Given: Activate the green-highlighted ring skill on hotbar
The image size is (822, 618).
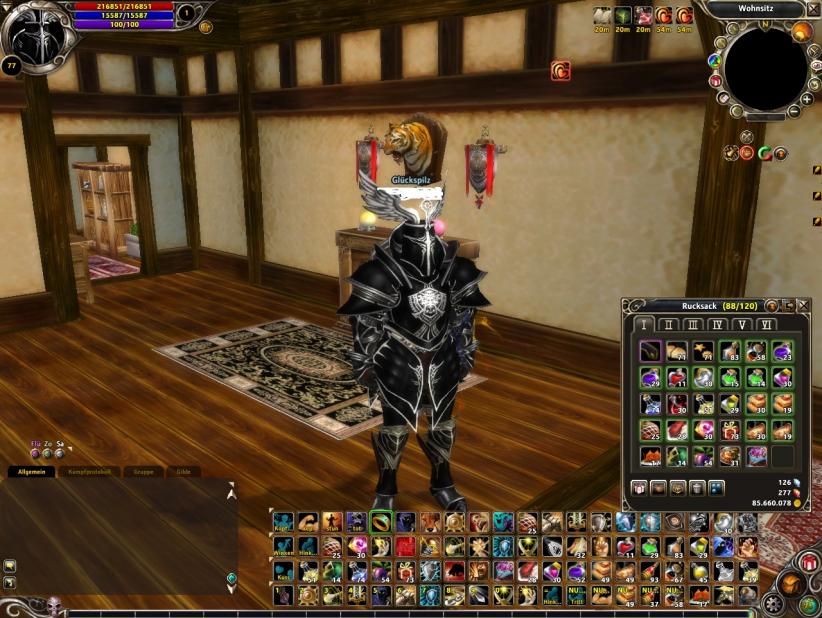Looking at the screenshot, I should click(381, 521).
